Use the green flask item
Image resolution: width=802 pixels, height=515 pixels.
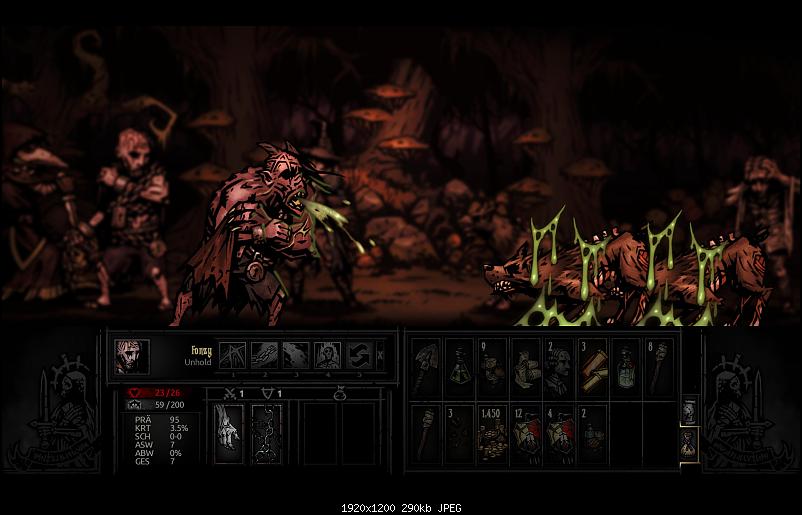pyautogui.click(x=458, y=368)
